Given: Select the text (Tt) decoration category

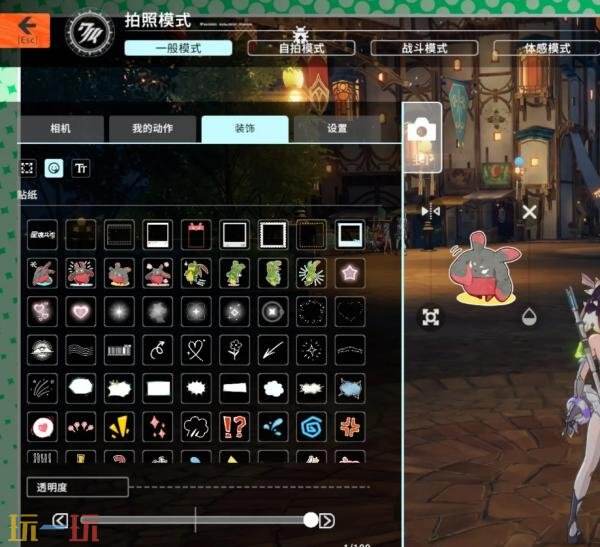Looking at the screenshot, I should (81, 169).
